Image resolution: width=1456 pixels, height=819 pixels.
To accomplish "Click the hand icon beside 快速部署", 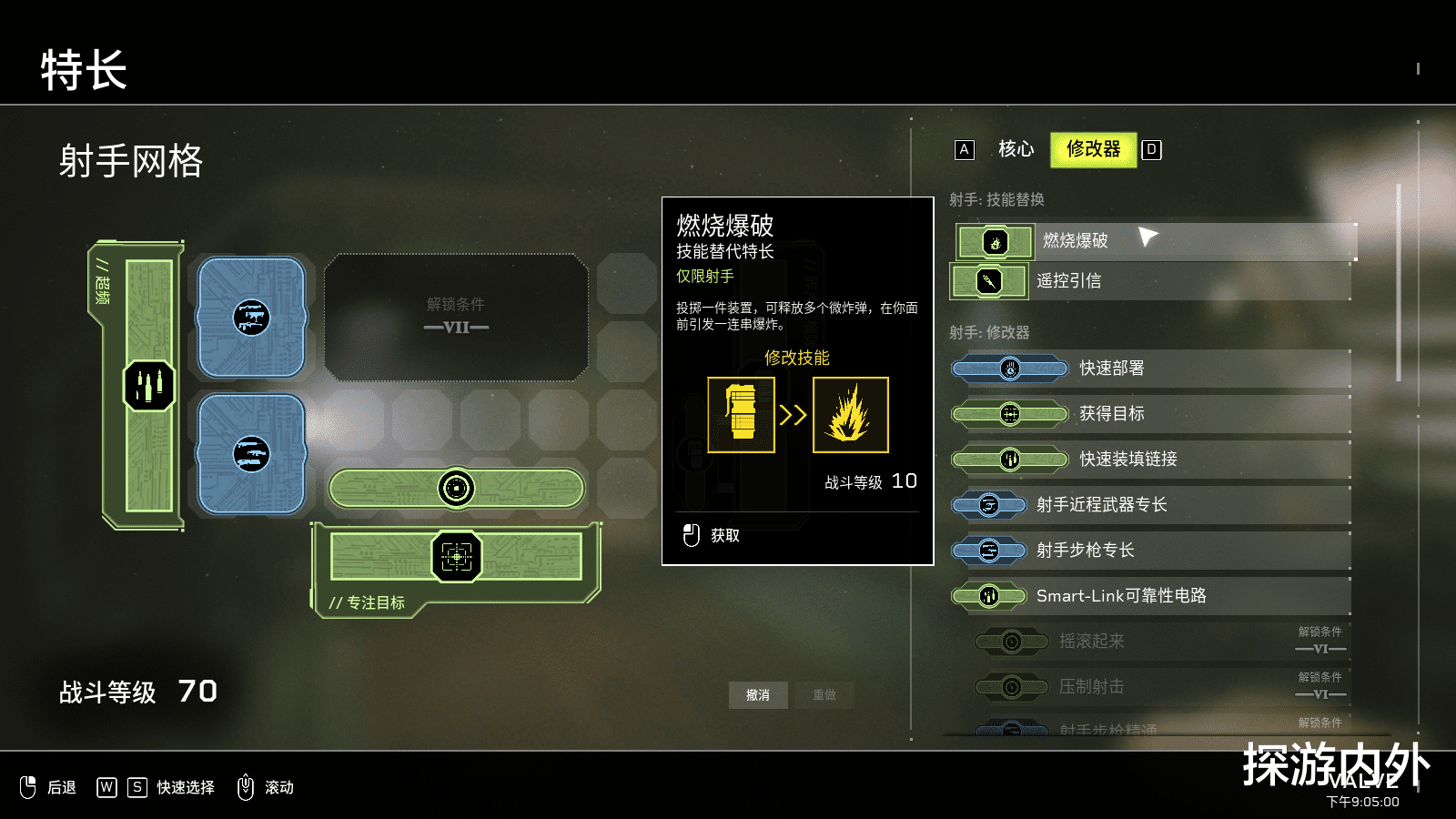I will click(x=1010, y=369).
